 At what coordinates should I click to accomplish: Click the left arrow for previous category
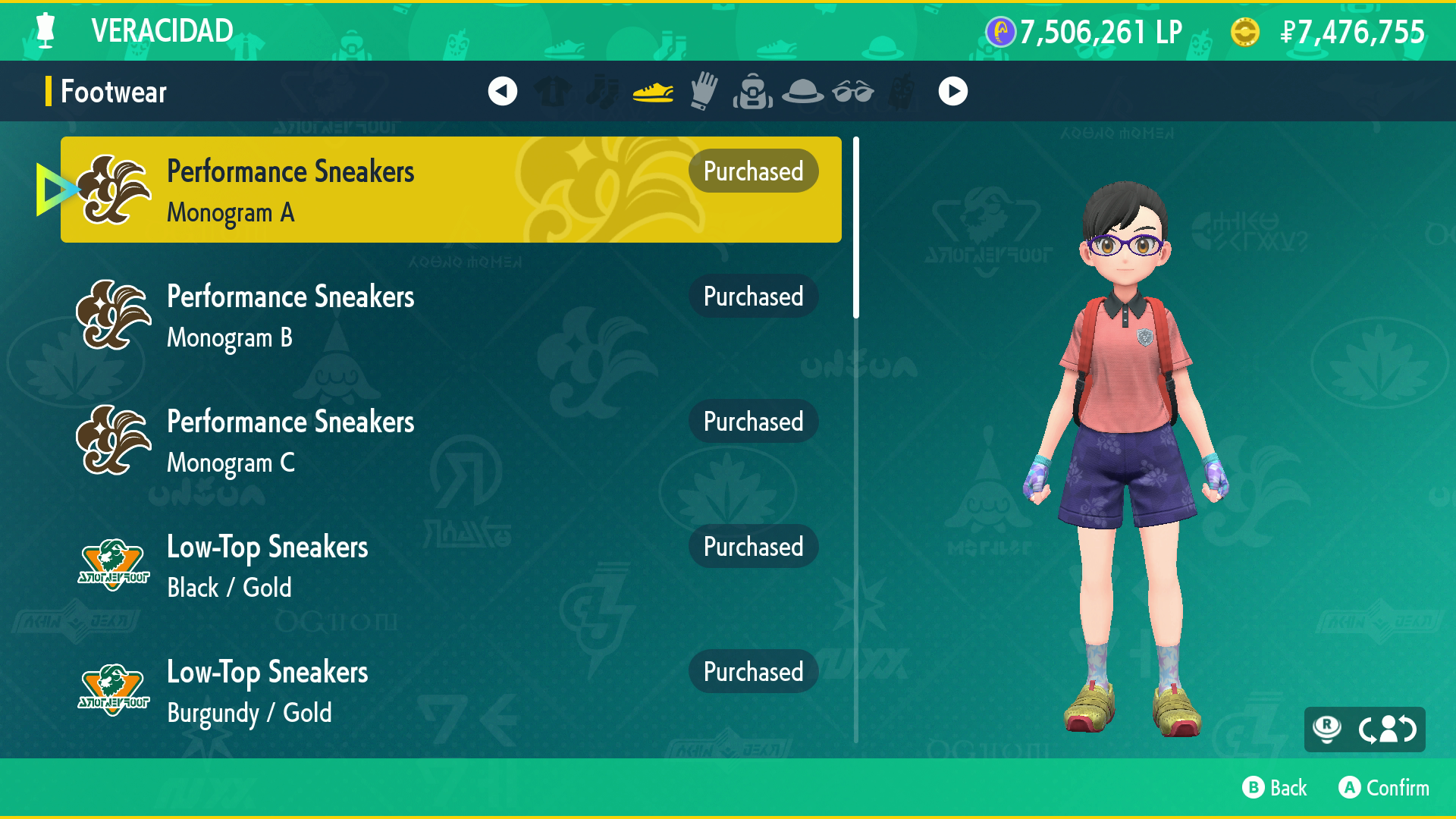coord(502,92)
